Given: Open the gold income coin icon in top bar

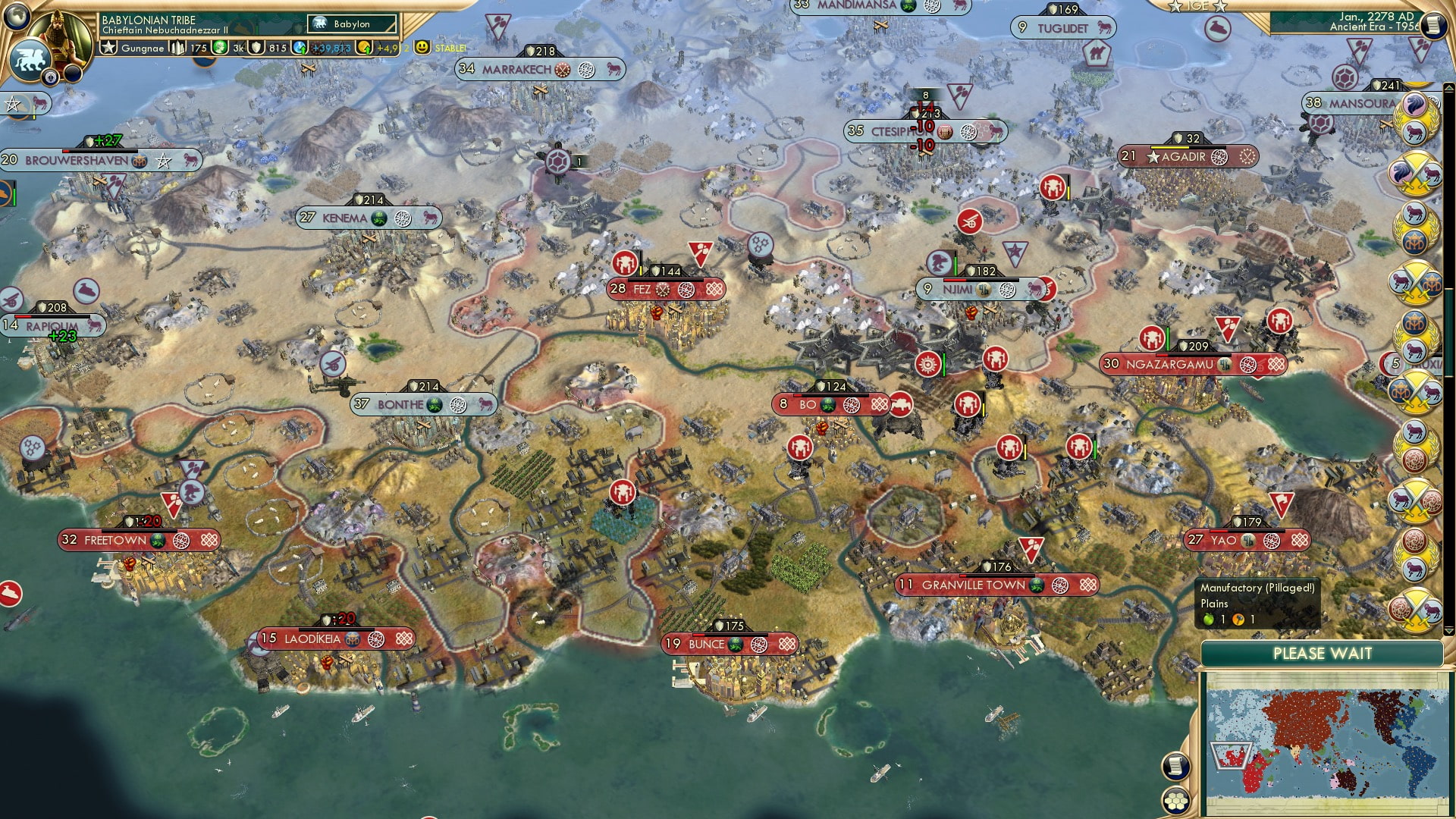Looking at the screenshot, I should [x=365, y=47].
